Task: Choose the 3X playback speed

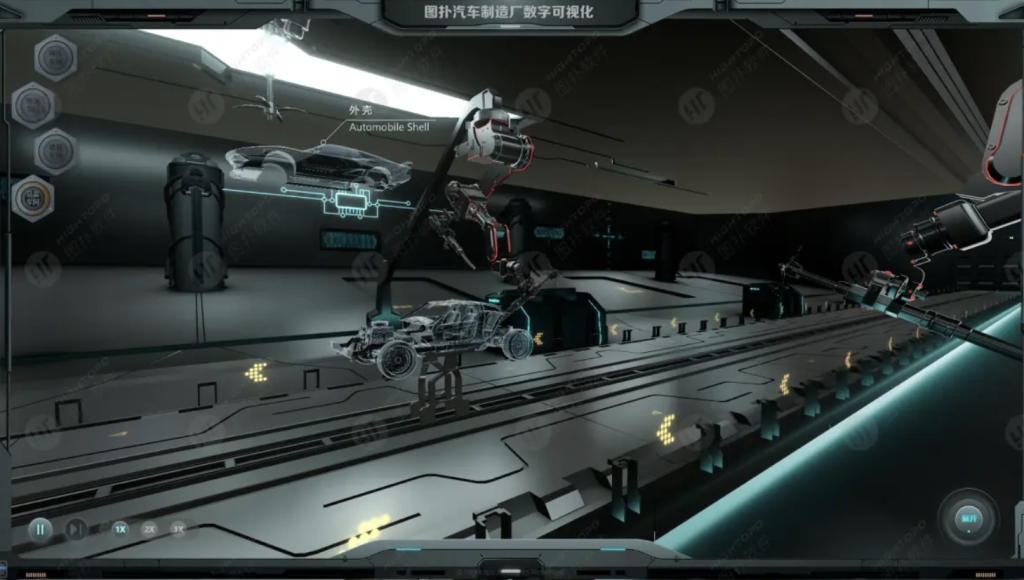Action: [x=178, y=529]
